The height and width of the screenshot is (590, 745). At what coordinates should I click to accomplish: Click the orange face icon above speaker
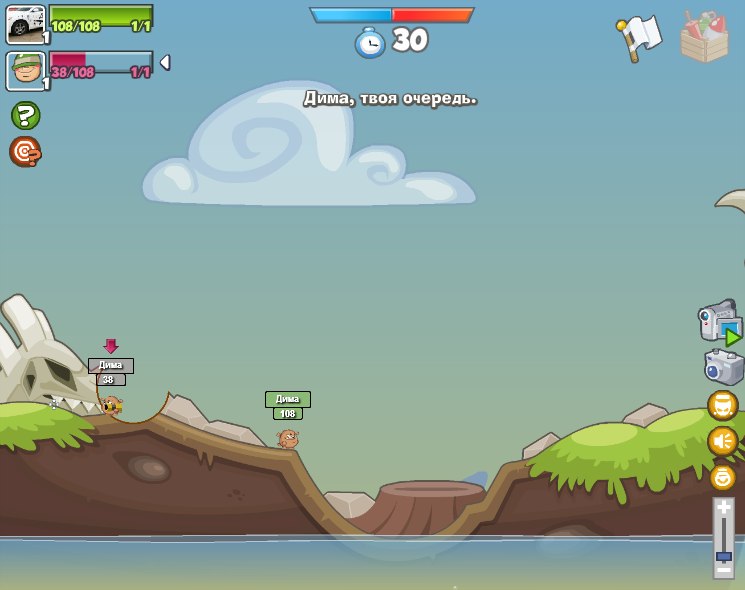point(722,405)
